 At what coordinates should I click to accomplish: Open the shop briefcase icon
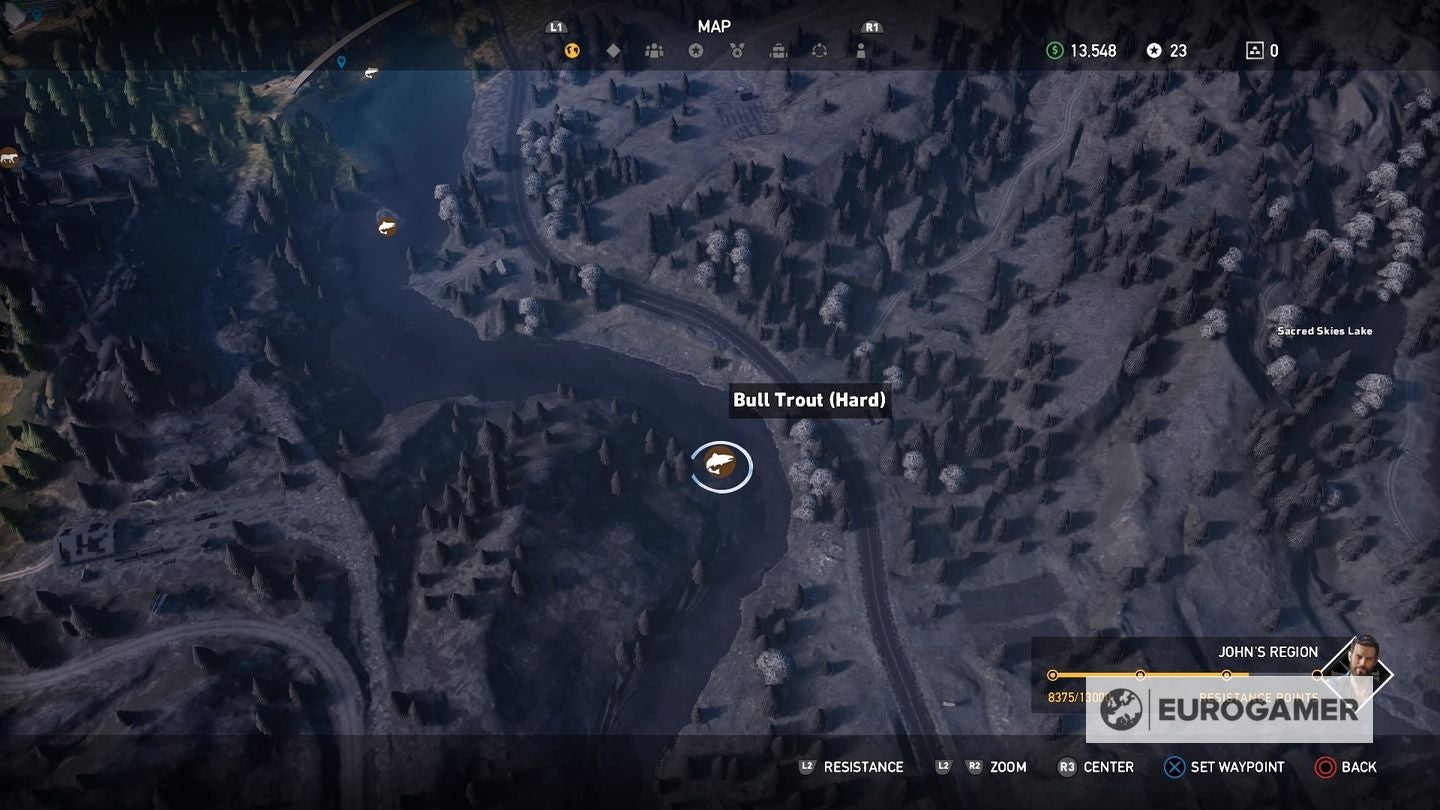pos(780,50)
